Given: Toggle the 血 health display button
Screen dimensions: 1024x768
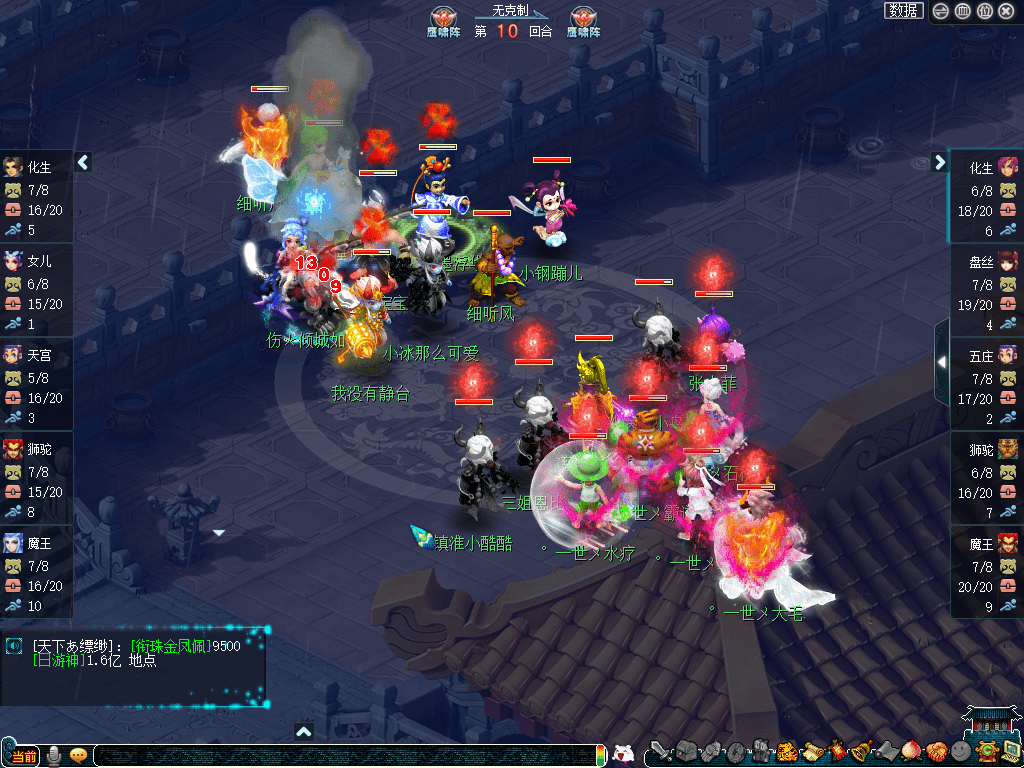Looking at the screenshot, I should point(962,11).
